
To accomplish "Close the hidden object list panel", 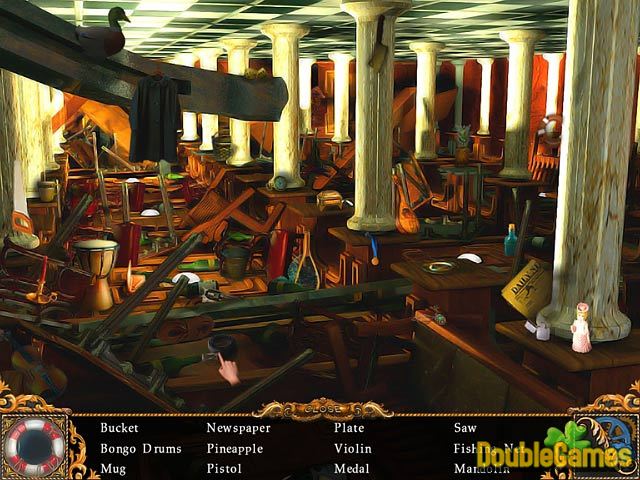I will [x=321, y=408].
